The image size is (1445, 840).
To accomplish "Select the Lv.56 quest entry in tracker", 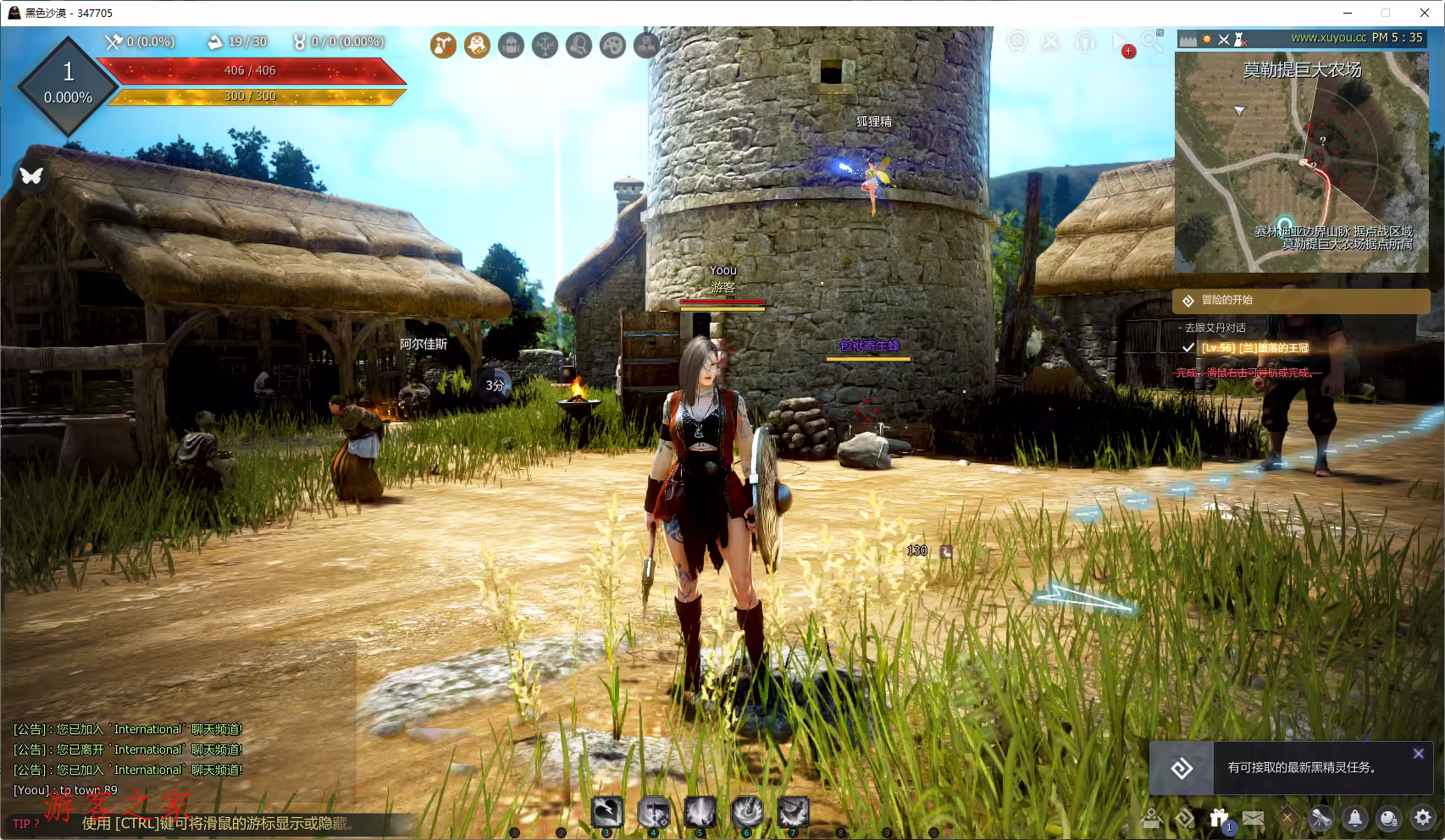I will (1254, 348).
